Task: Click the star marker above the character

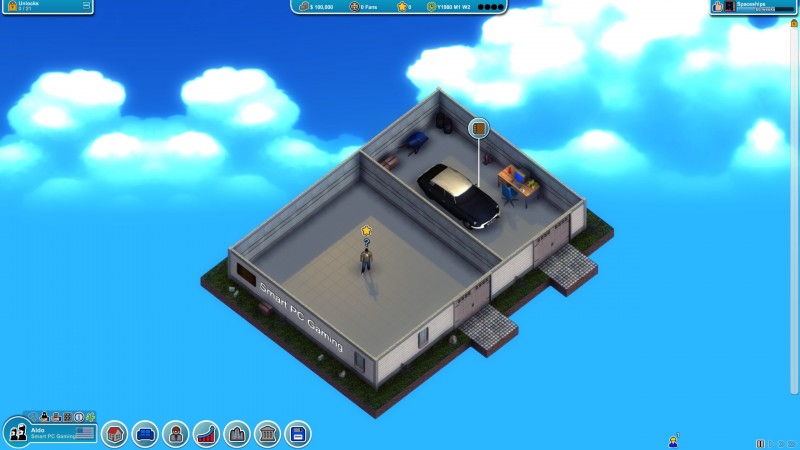Action: [x=367, y=231]
